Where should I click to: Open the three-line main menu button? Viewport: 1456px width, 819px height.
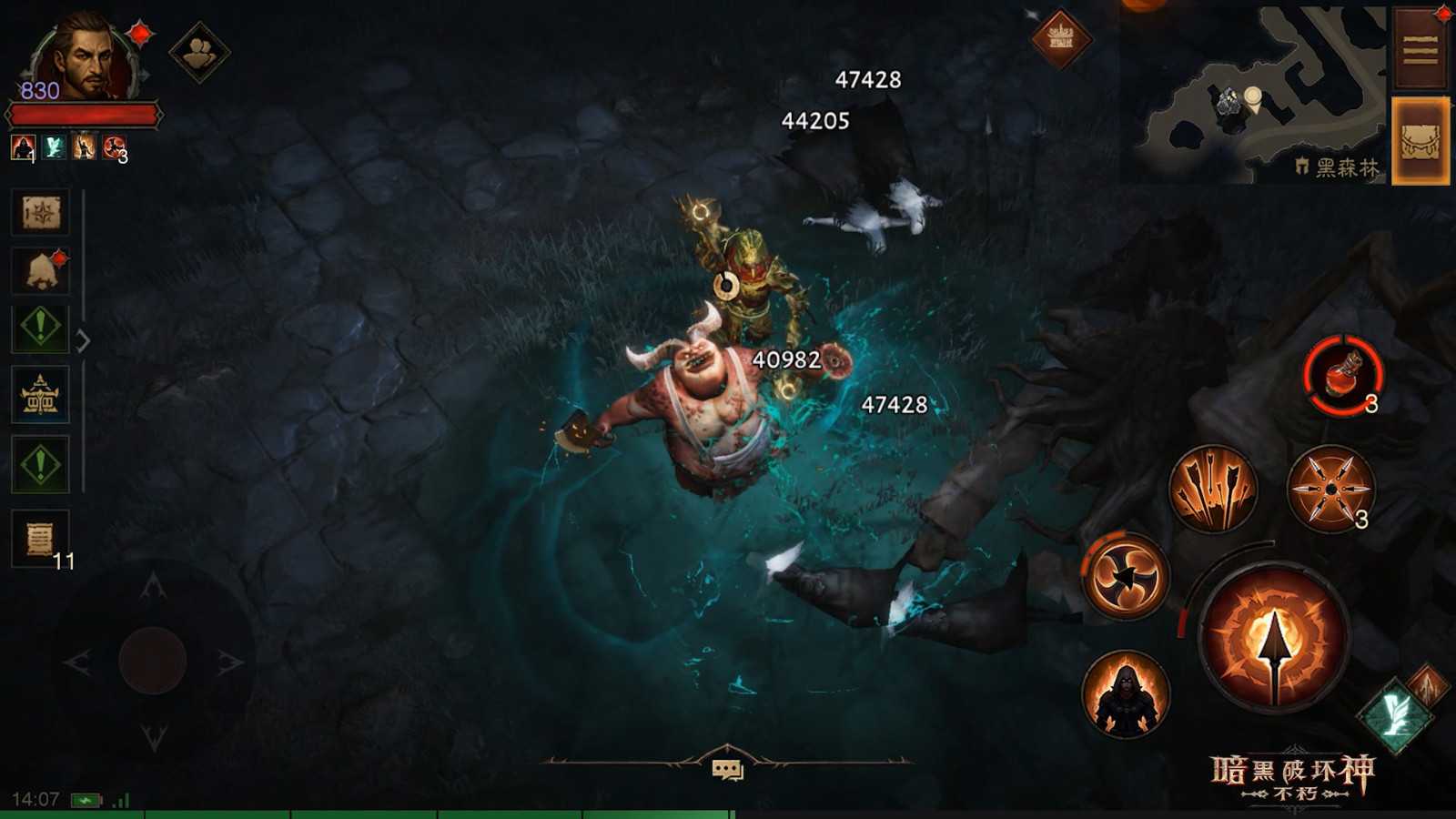click(x=1420, y=50)
